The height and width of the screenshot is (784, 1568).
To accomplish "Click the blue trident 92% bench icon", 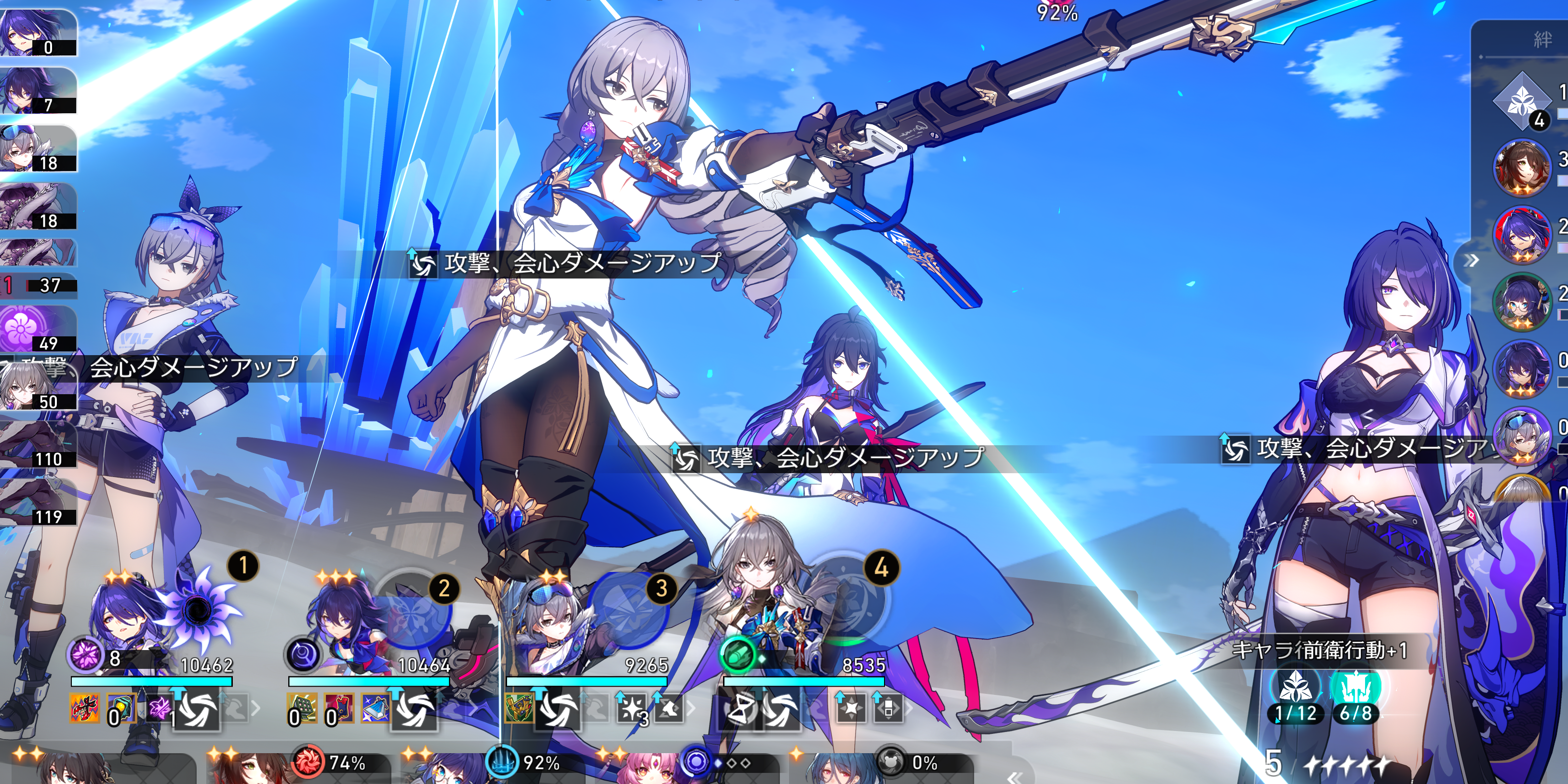I will click(x=503, y=762).
